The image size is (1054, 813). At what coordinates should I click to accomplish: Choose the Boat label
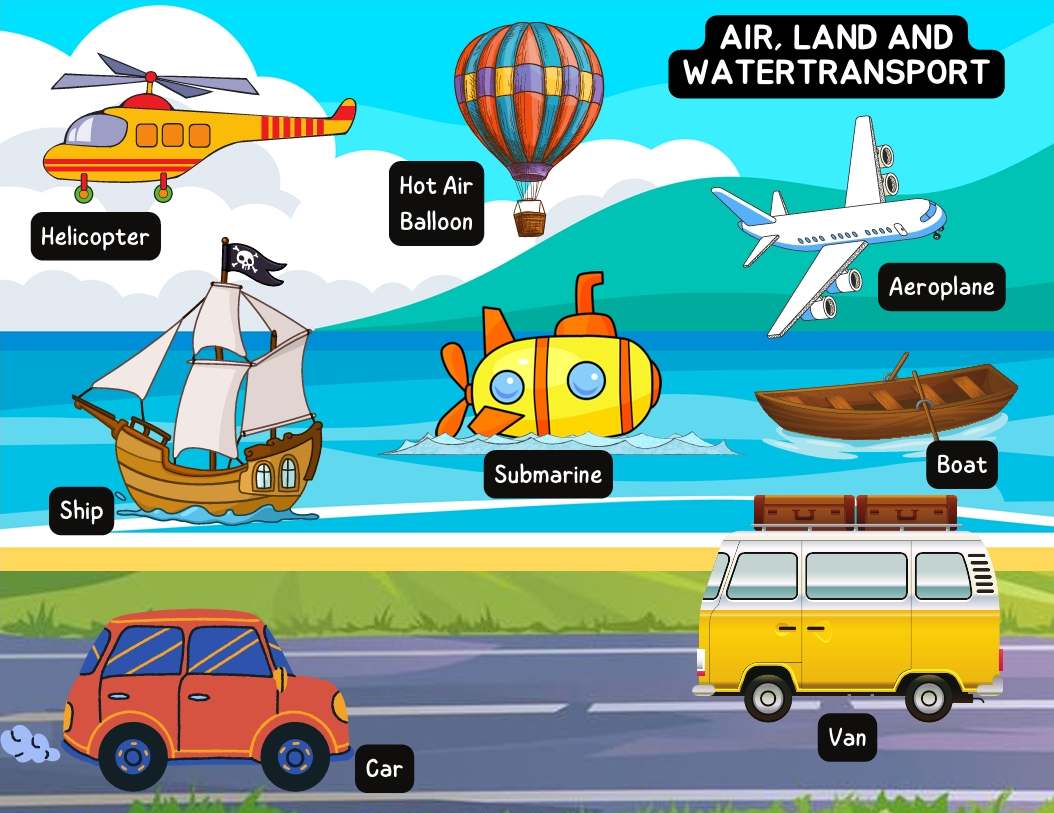(961, 465)
